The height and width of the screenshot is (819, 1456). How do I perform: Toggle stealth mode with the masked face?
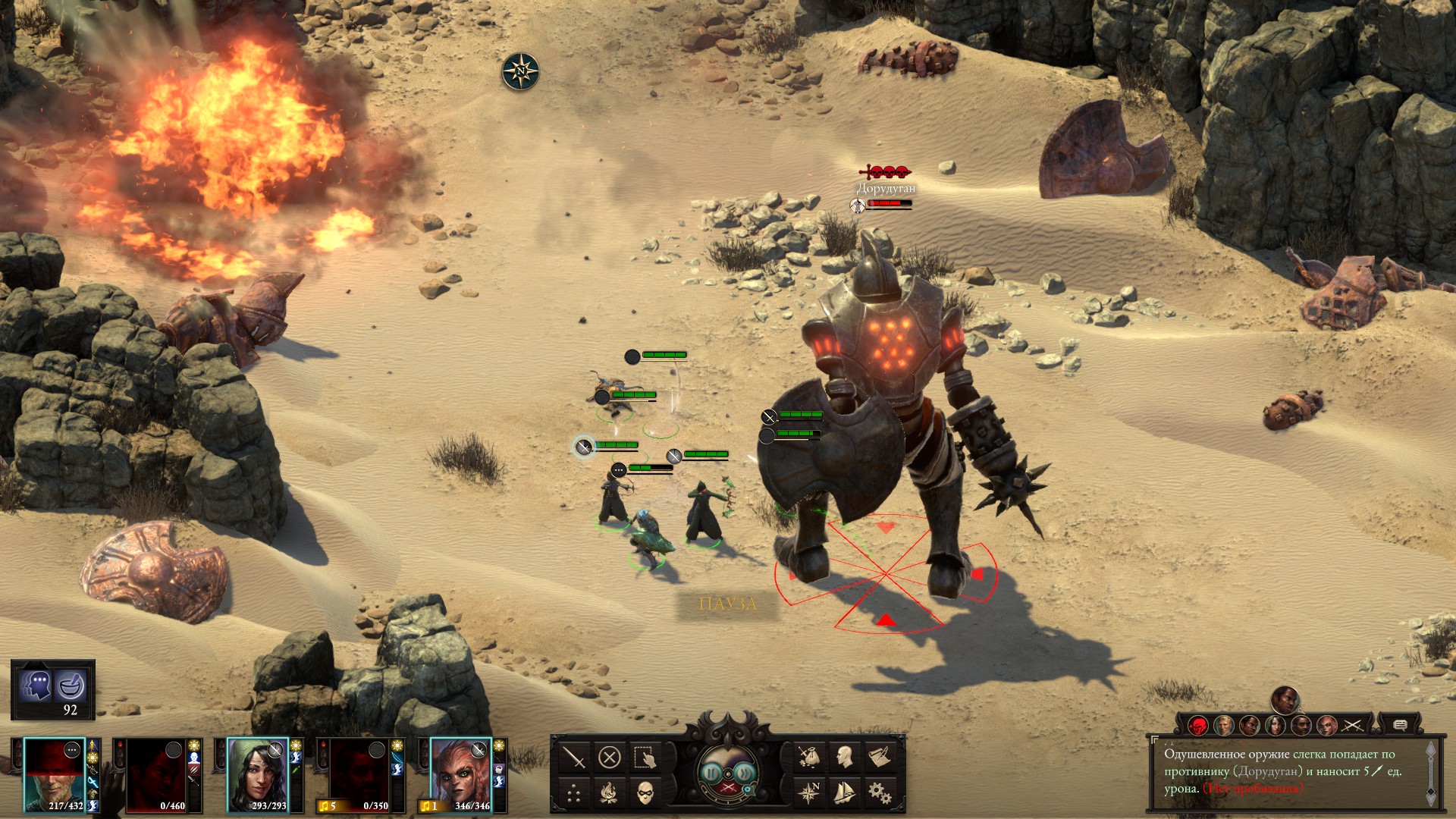click(645, 794)
